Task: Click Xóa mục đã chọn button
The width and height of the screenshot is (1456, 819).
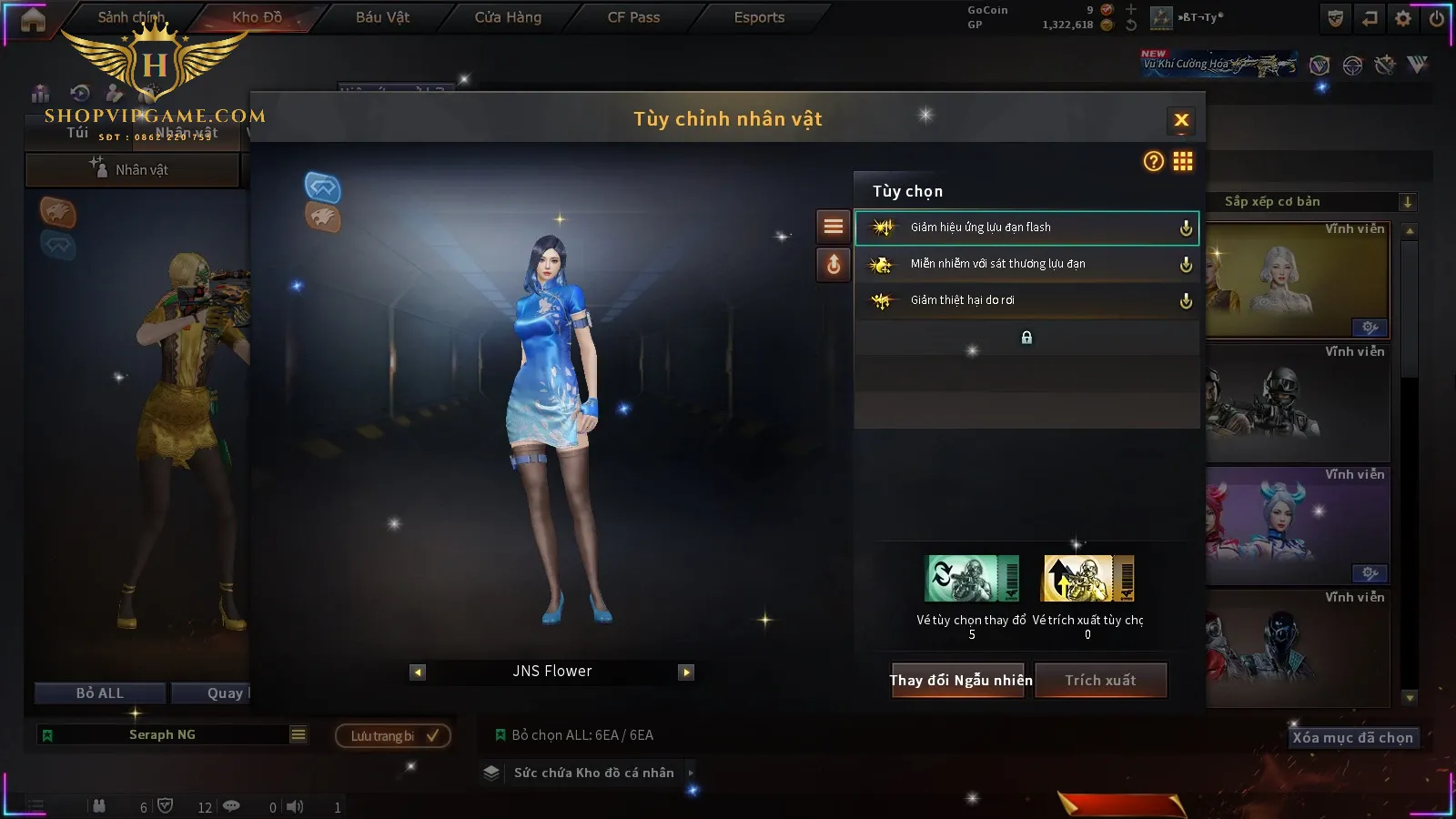Action: 1352,738
